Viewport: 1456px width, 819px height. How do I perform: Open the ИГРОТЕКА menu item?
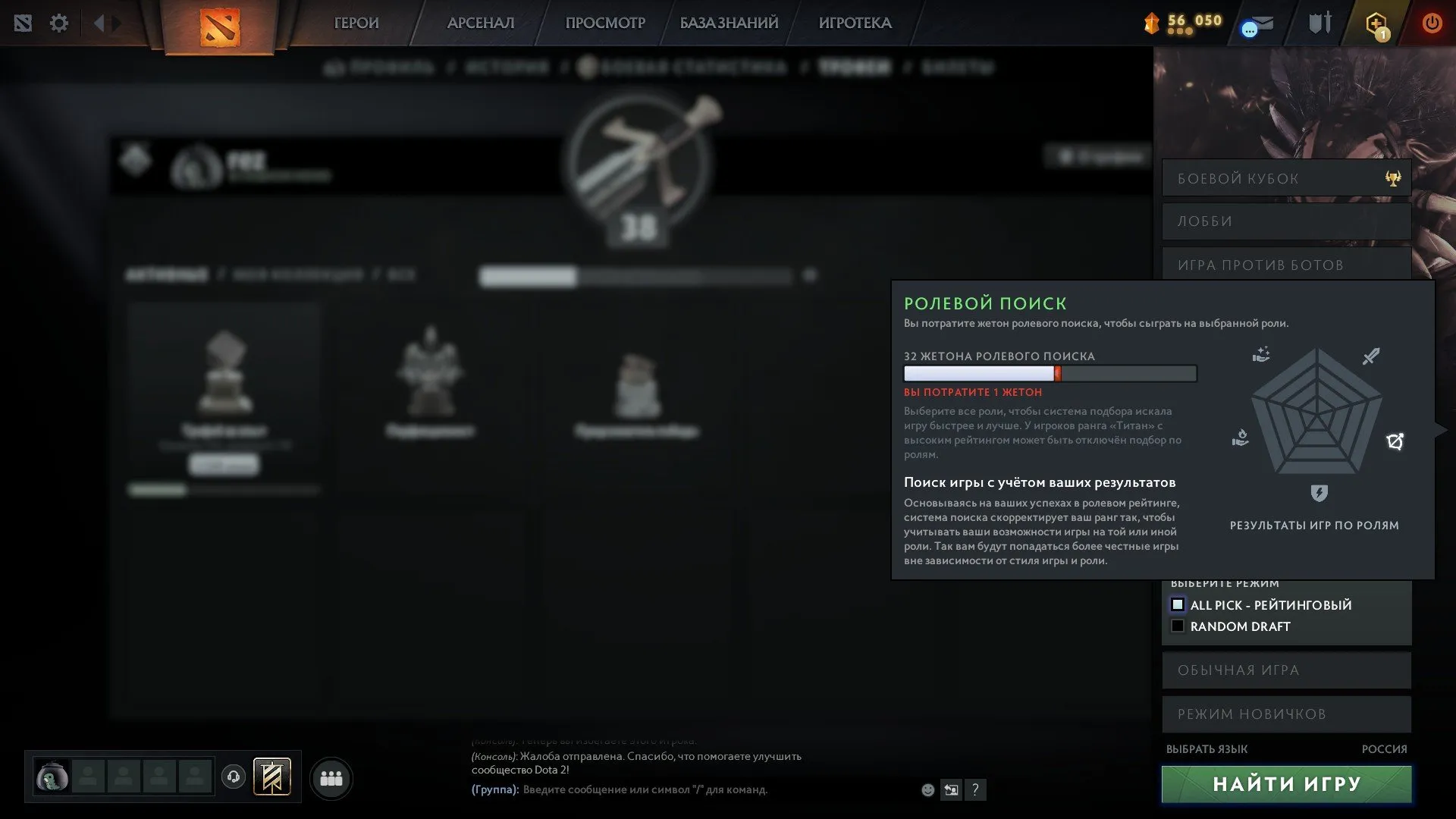(x=855, y=24)
